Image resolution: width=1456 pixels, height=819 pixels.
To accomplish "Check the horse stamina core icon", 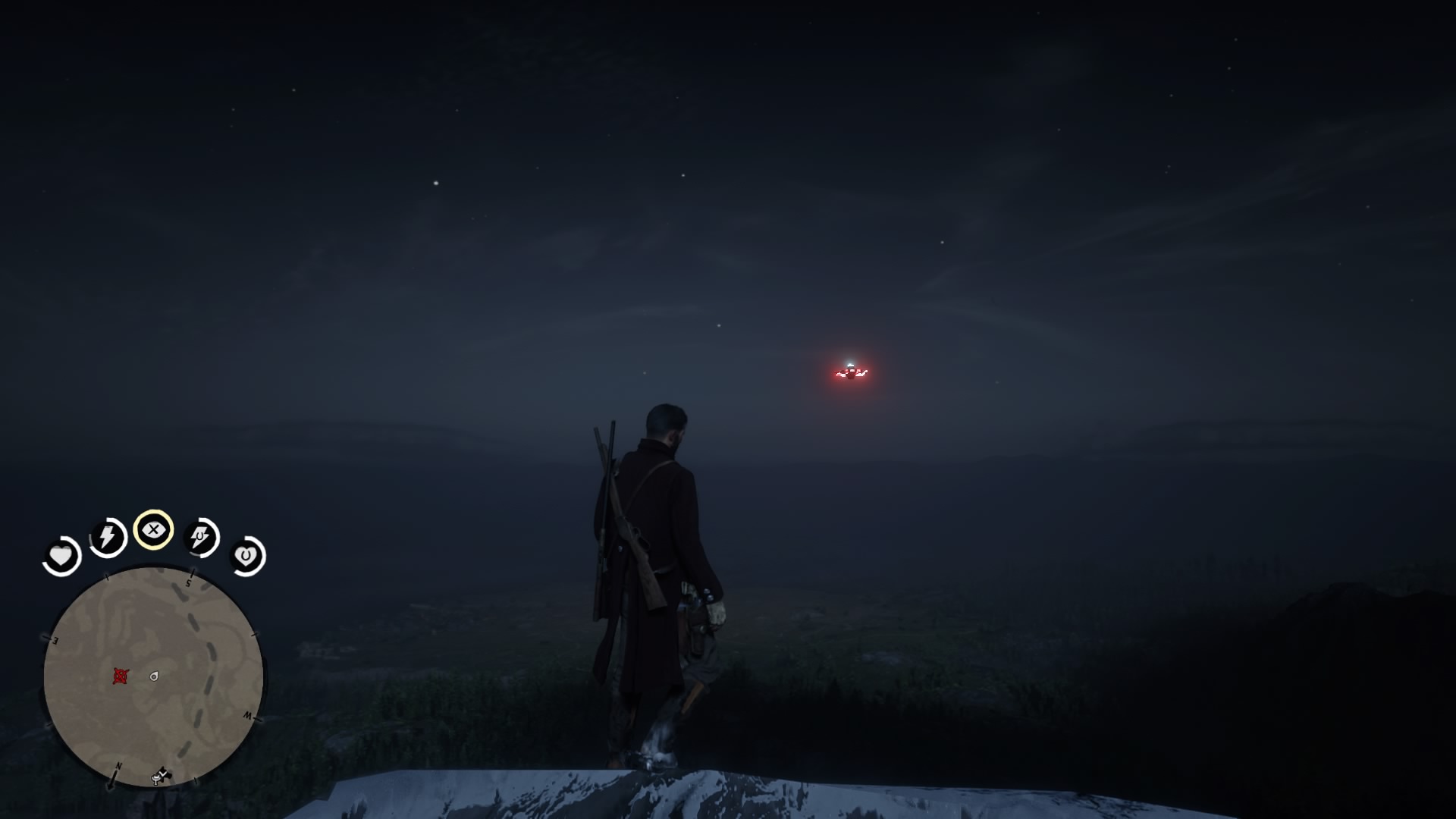I will pos(200,537).
